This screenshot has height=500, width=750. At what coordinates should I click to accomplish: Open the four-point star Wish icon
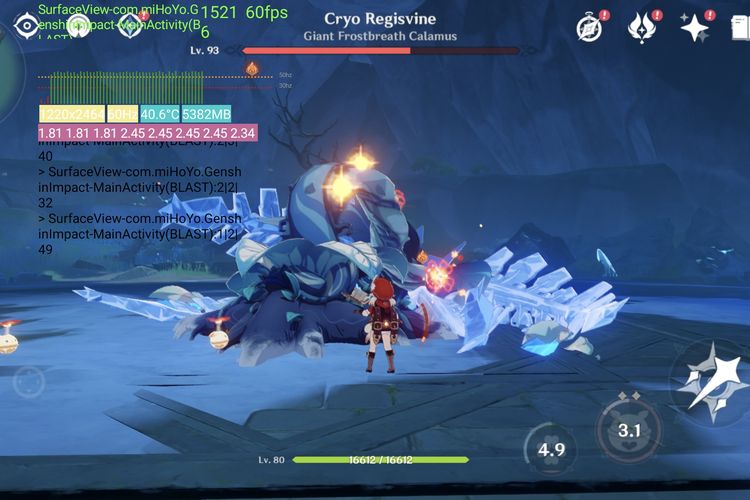pyautogui.click(x=695, y=28)
